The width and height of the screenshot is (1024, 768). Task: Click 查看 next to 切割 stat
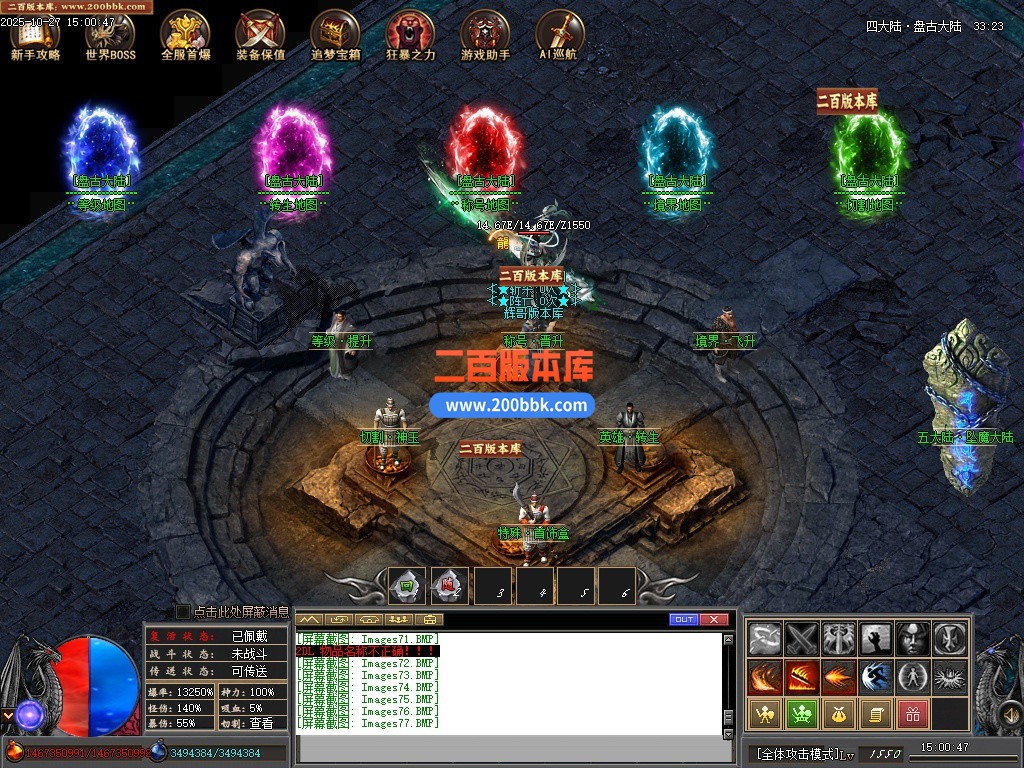pyautogui.click(x=260, y=722)
